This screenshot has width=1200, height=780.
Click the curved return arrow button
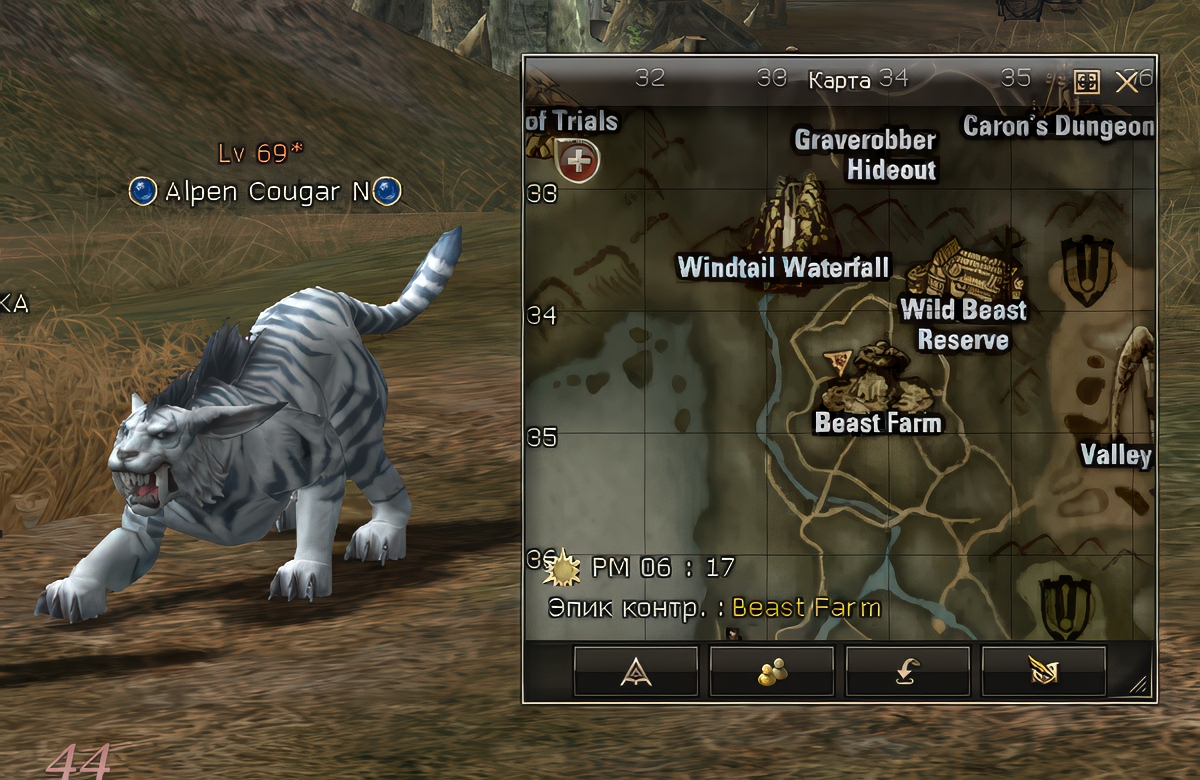tap(908, 671)
